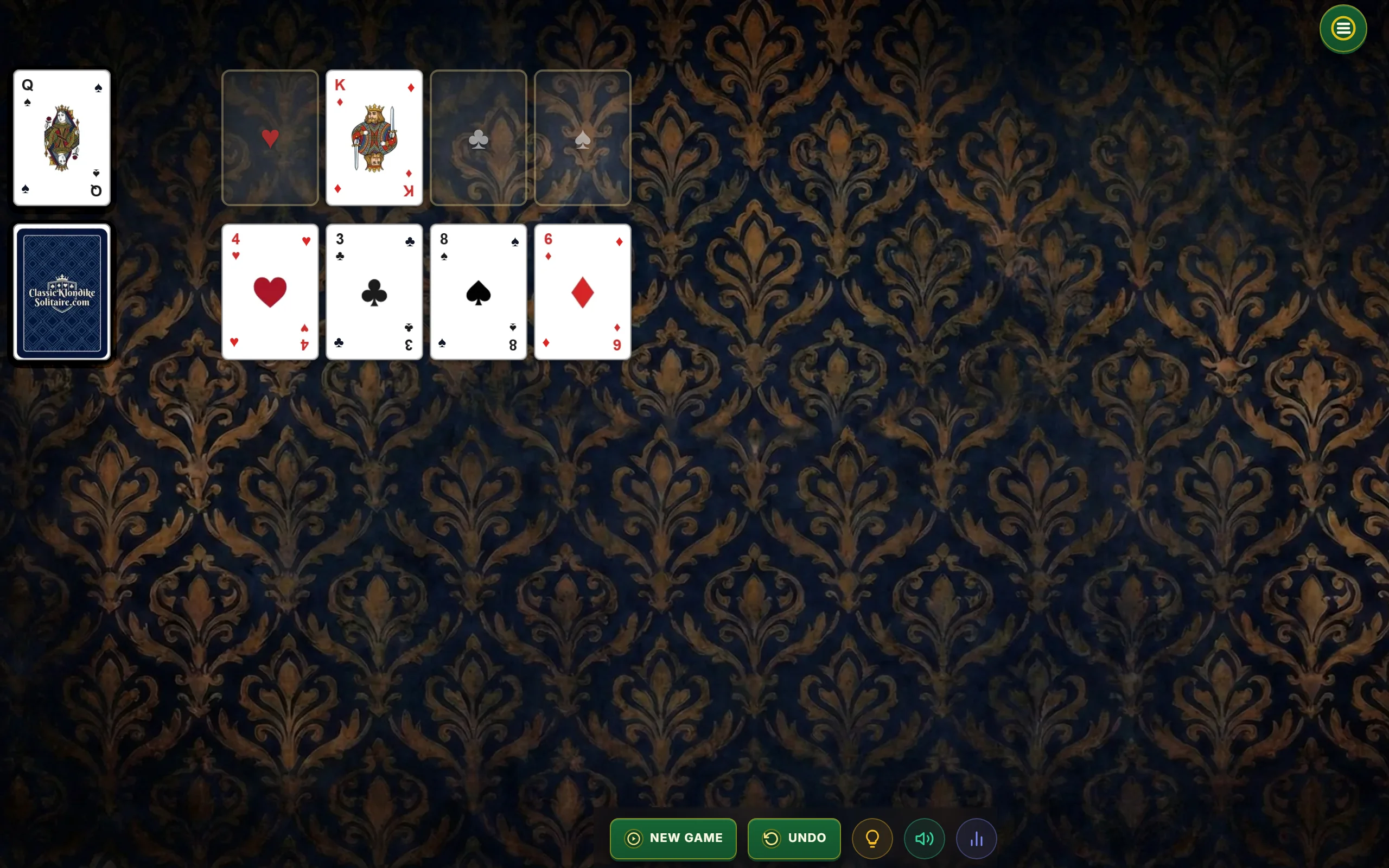Screen dimensions: 1389x868
Task: Select the 8 of Spades tableau card
Action: tap(478, 292)
